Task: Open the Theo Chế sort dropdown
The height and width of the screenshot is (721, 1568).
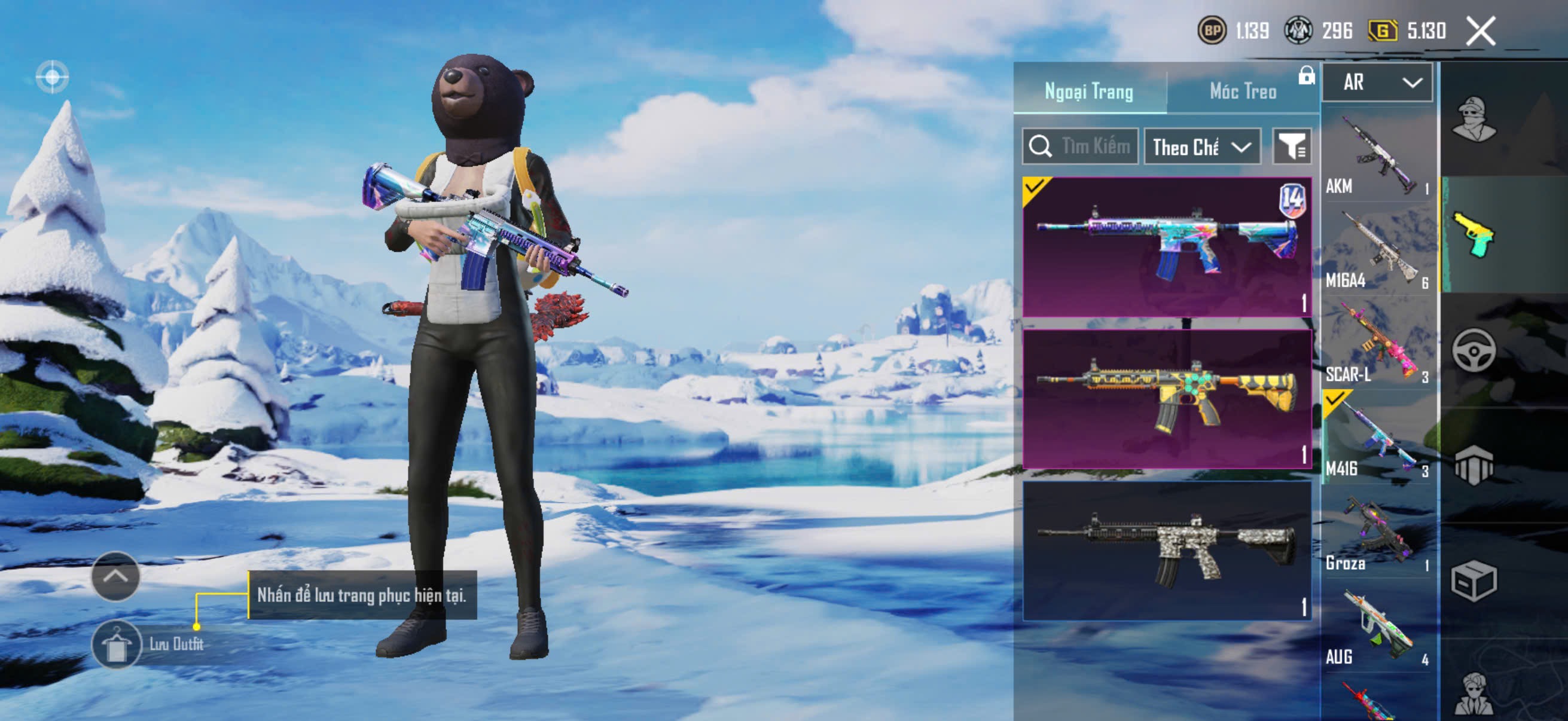Action: click(1201, 146)
